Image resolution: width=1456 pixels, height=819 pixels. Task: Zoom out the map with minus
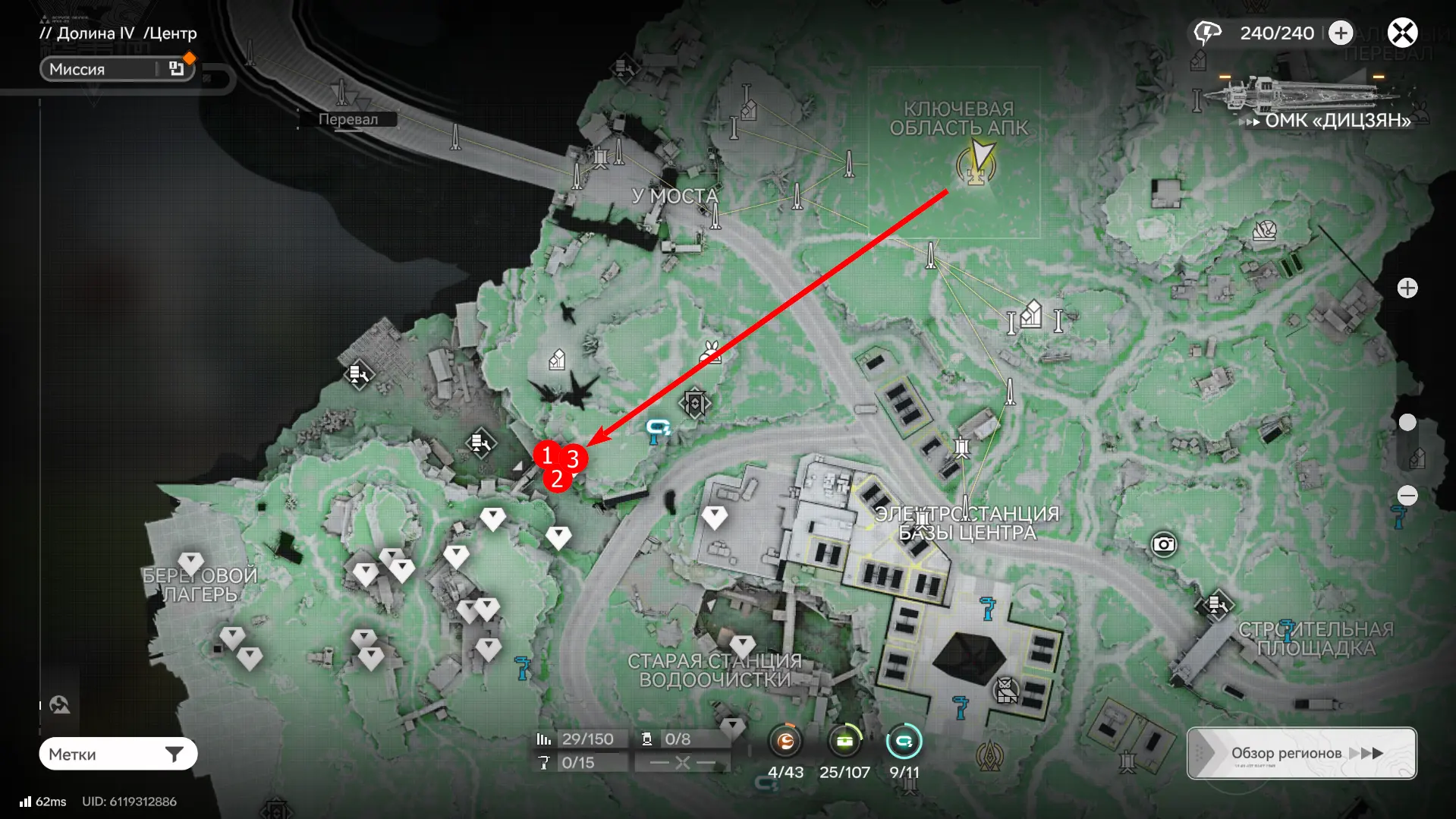pos(1407,496)
